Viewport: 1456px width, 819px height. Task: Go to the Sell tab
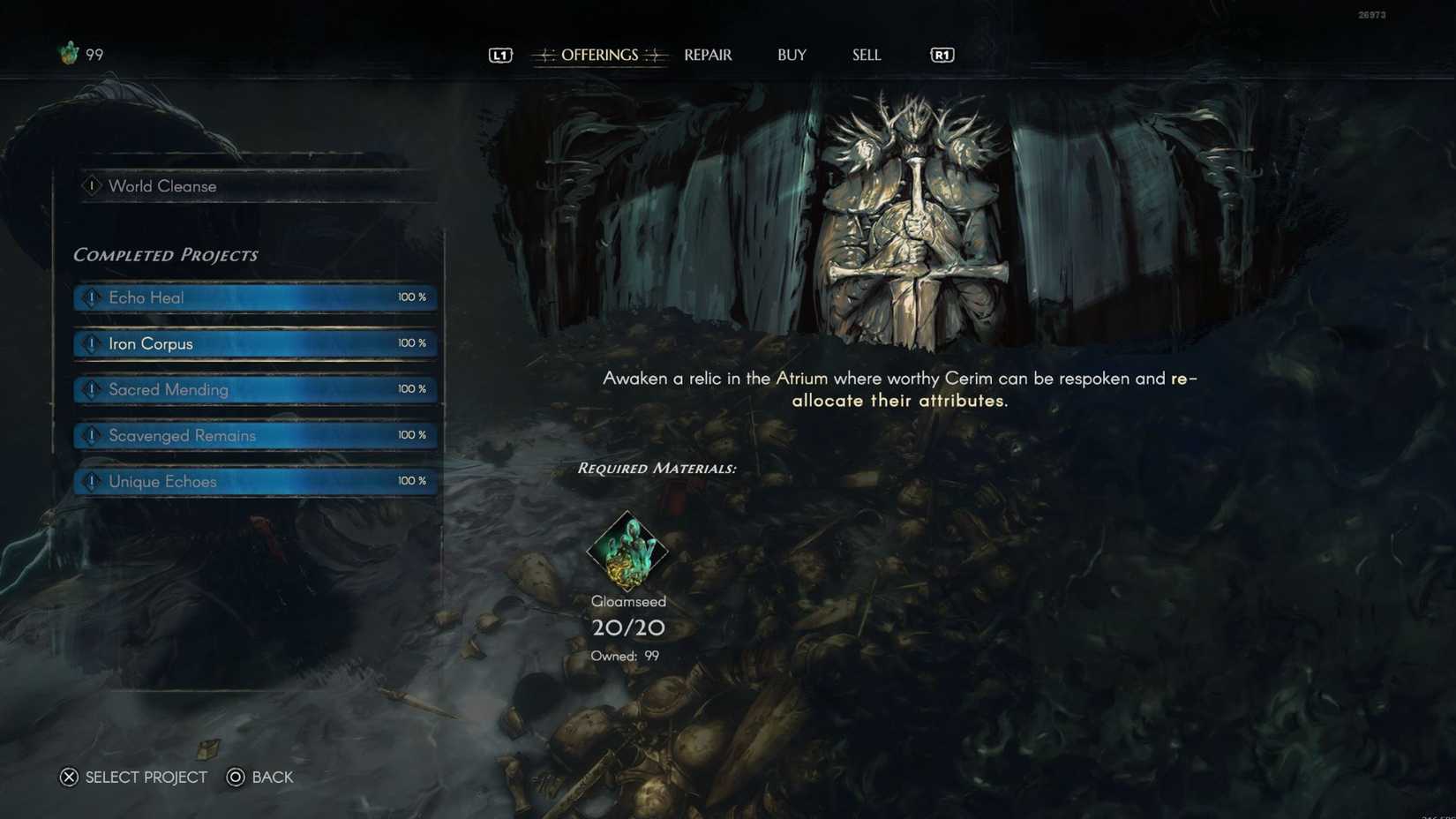click(866, 55)
